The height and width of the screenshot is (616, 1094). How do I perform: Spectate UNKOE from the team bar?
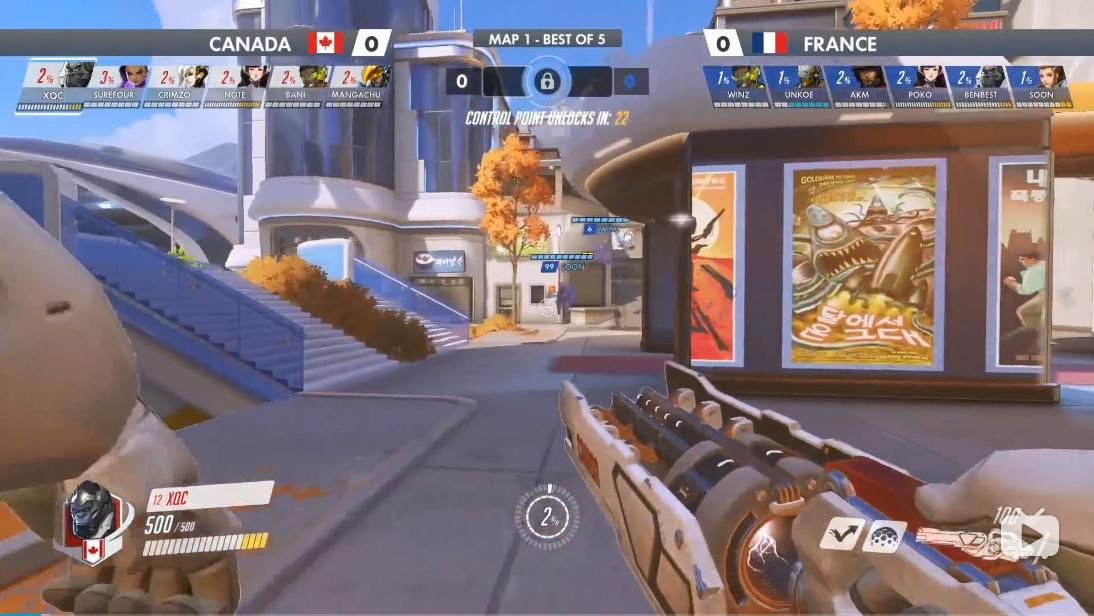tap(799, 86)
